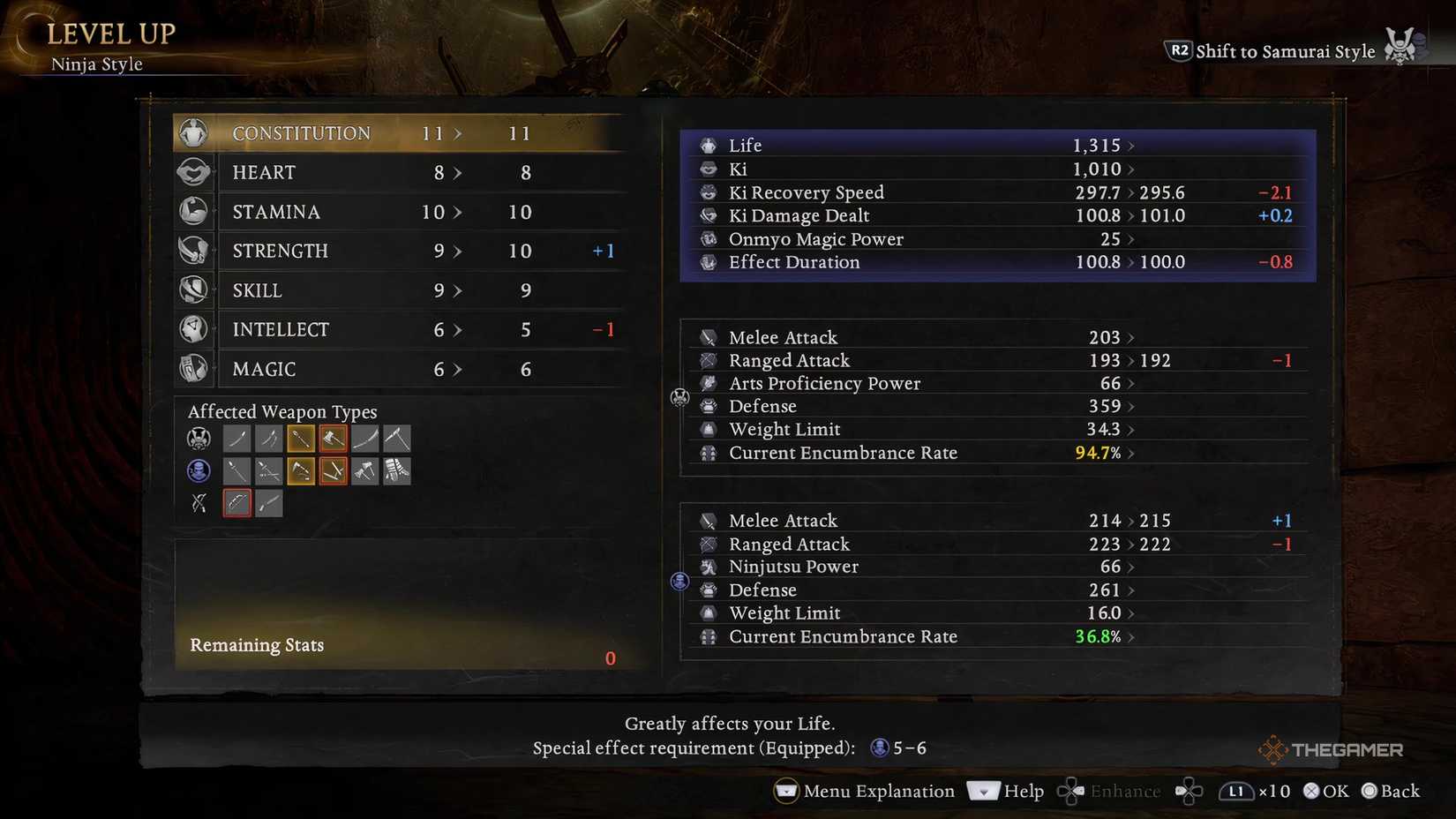Select the bow icon in the ranged weapon row

(x=236, y=503)
